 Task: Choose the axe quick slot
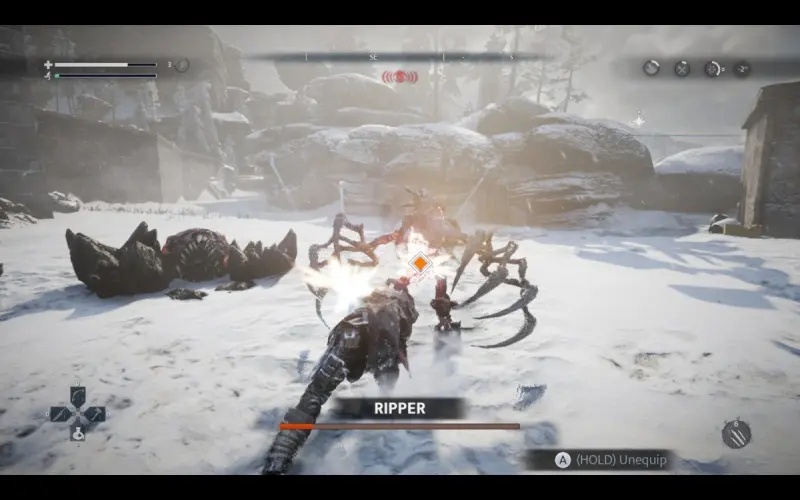point(95,413)
